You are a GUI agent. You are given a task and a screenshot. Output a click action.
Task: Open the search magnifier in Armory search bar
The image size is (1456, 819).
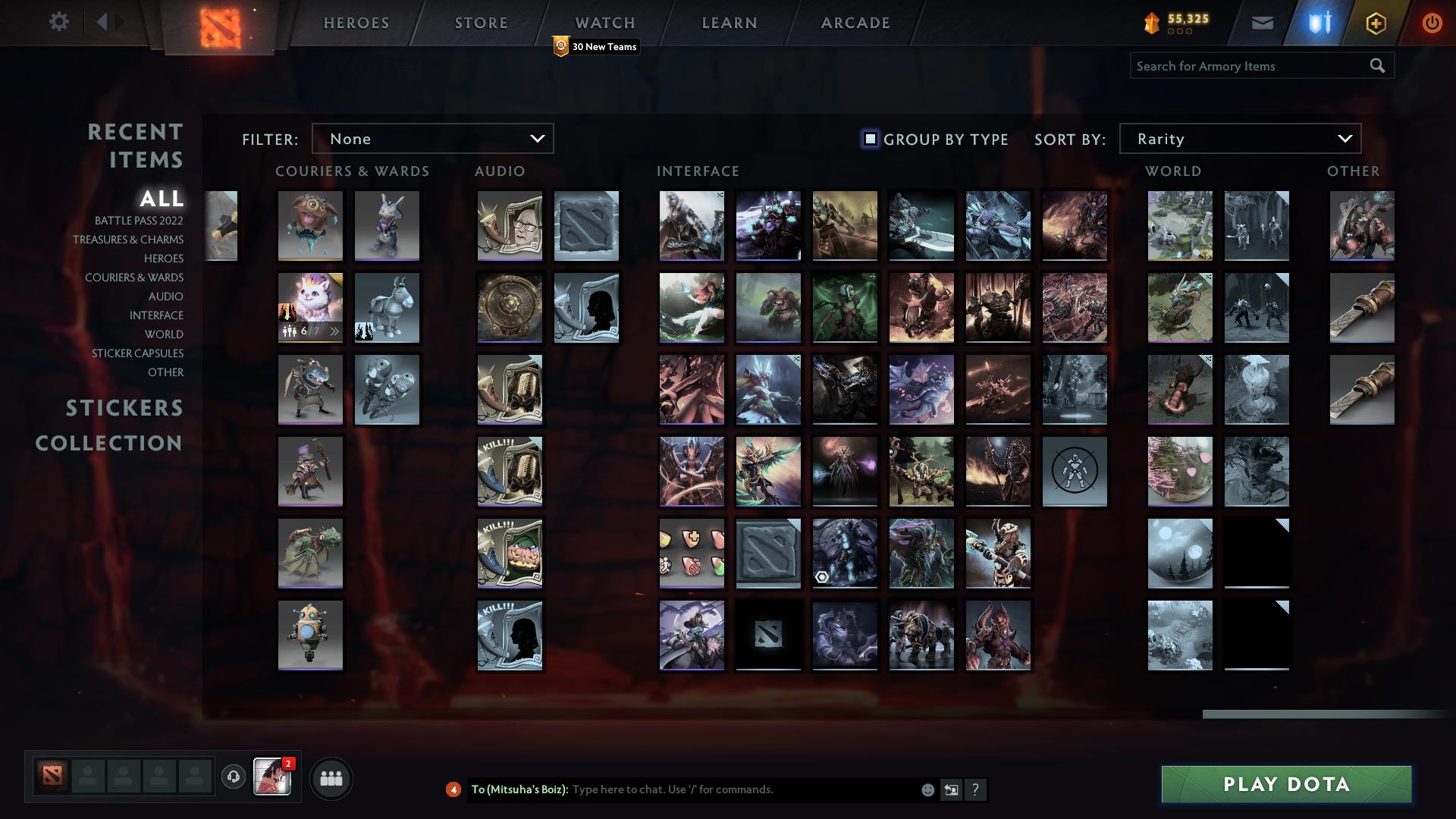pyautogui.click(x=1376, y=65)
